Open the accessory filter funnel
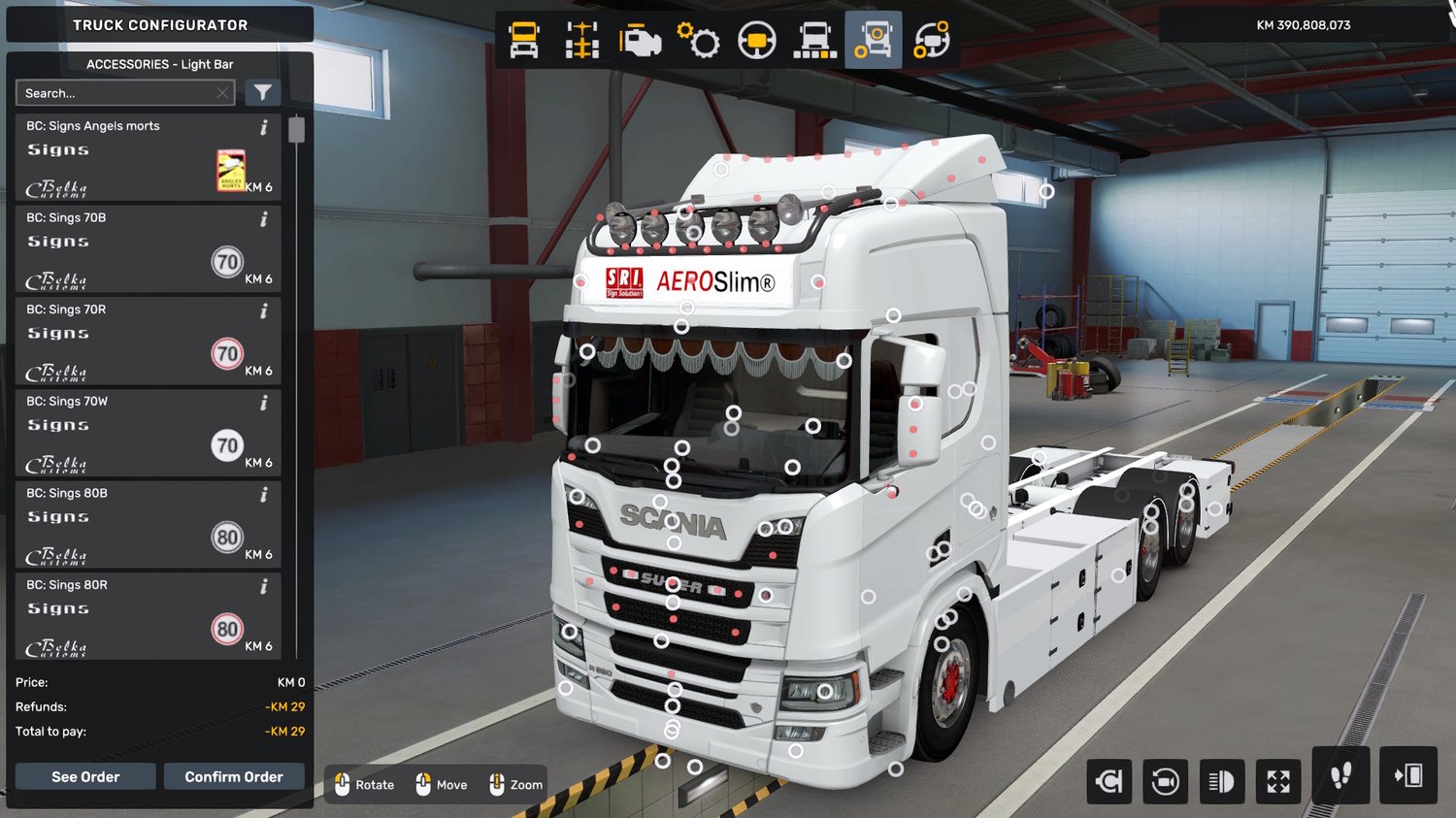This screenshot has height=818, width=1456. coord(262,92)
